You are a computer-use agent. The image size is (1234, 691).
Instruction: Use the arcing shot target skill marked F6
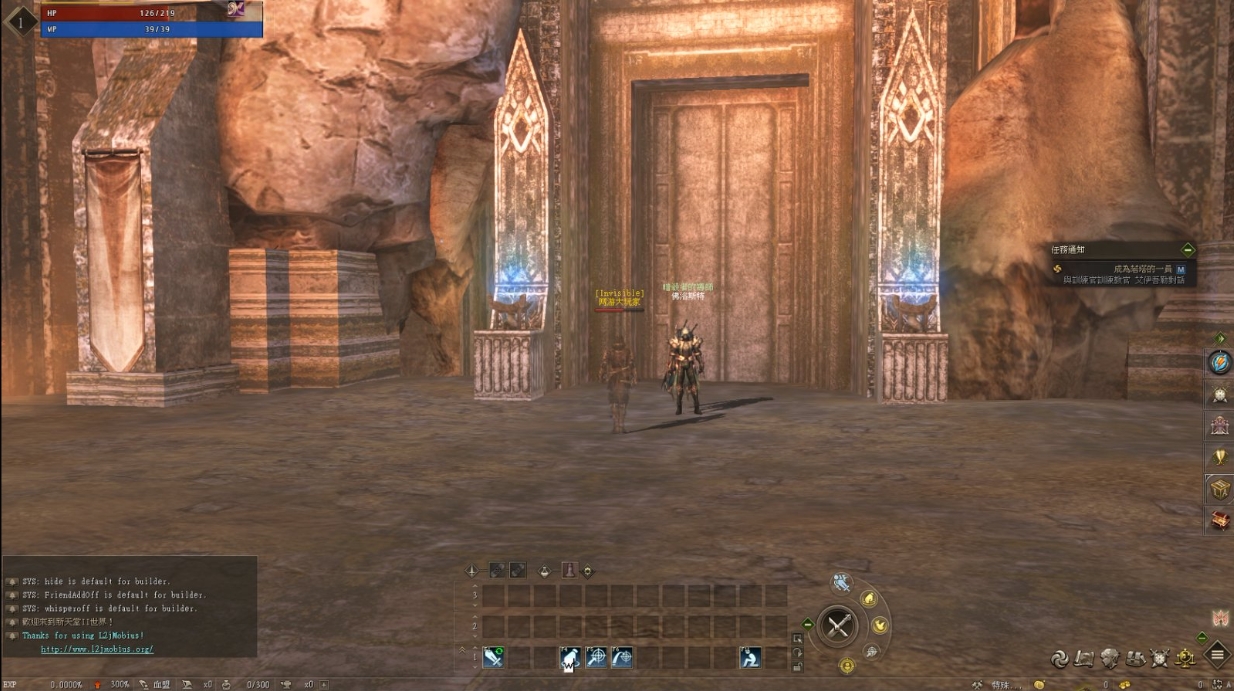coord(622,657)
